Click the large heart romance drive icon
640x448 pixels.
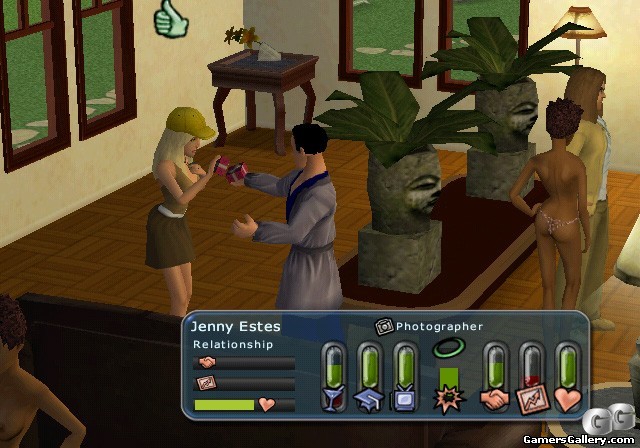(x=567, y=398)
